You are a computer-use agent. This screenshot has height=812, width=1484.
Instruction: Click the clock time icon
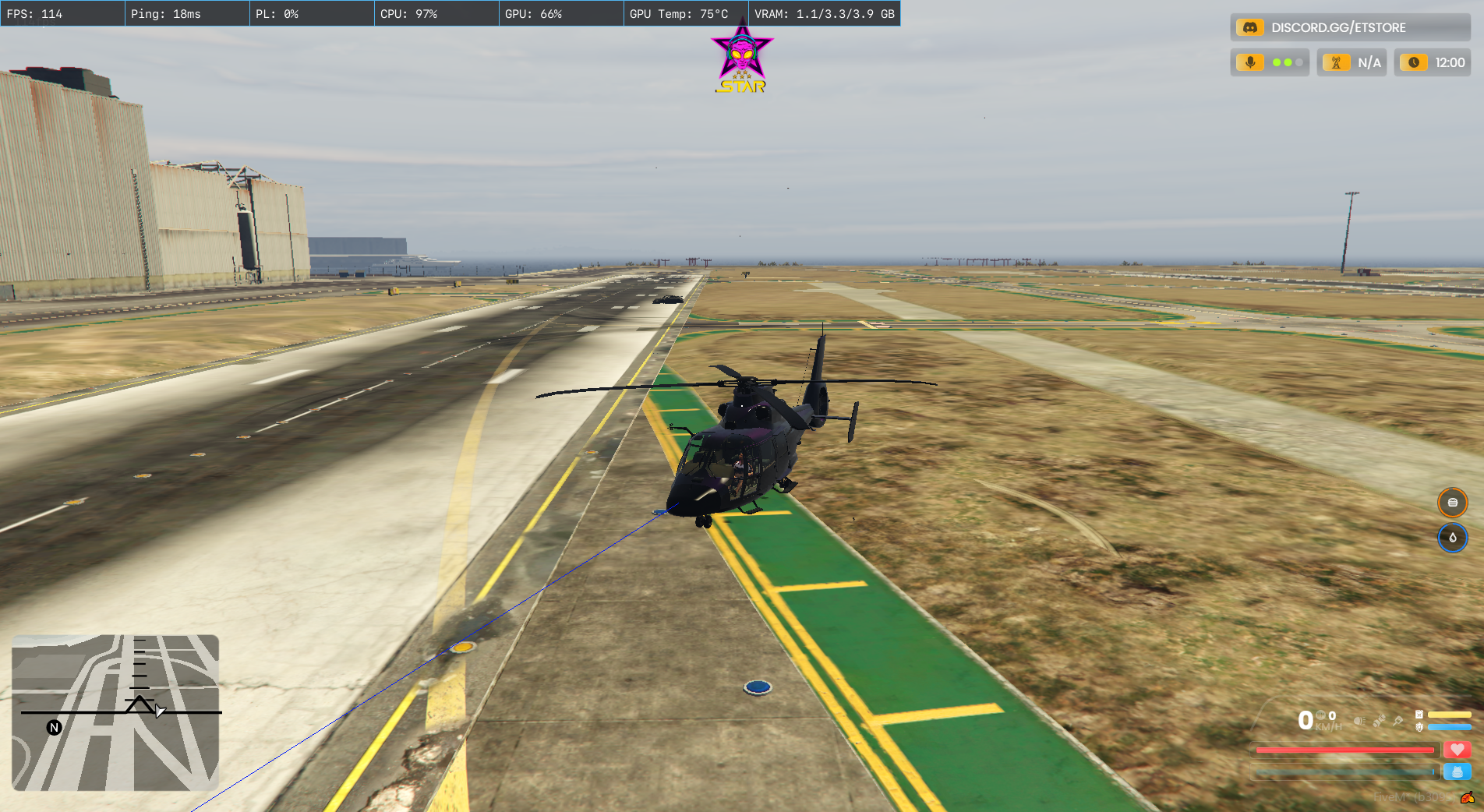[1414, 62]
